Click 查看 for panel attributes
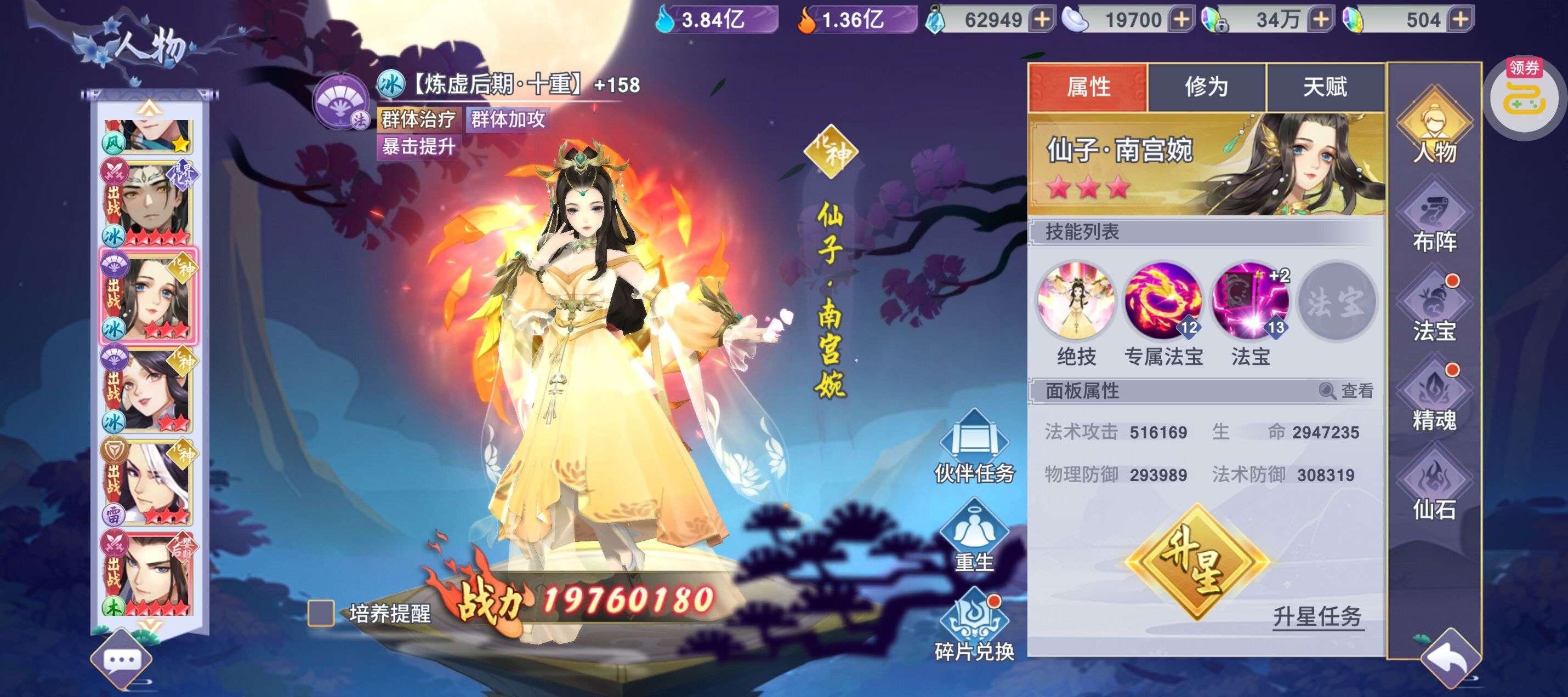Screen dimensions: 1568x697 coord(1347,391)
